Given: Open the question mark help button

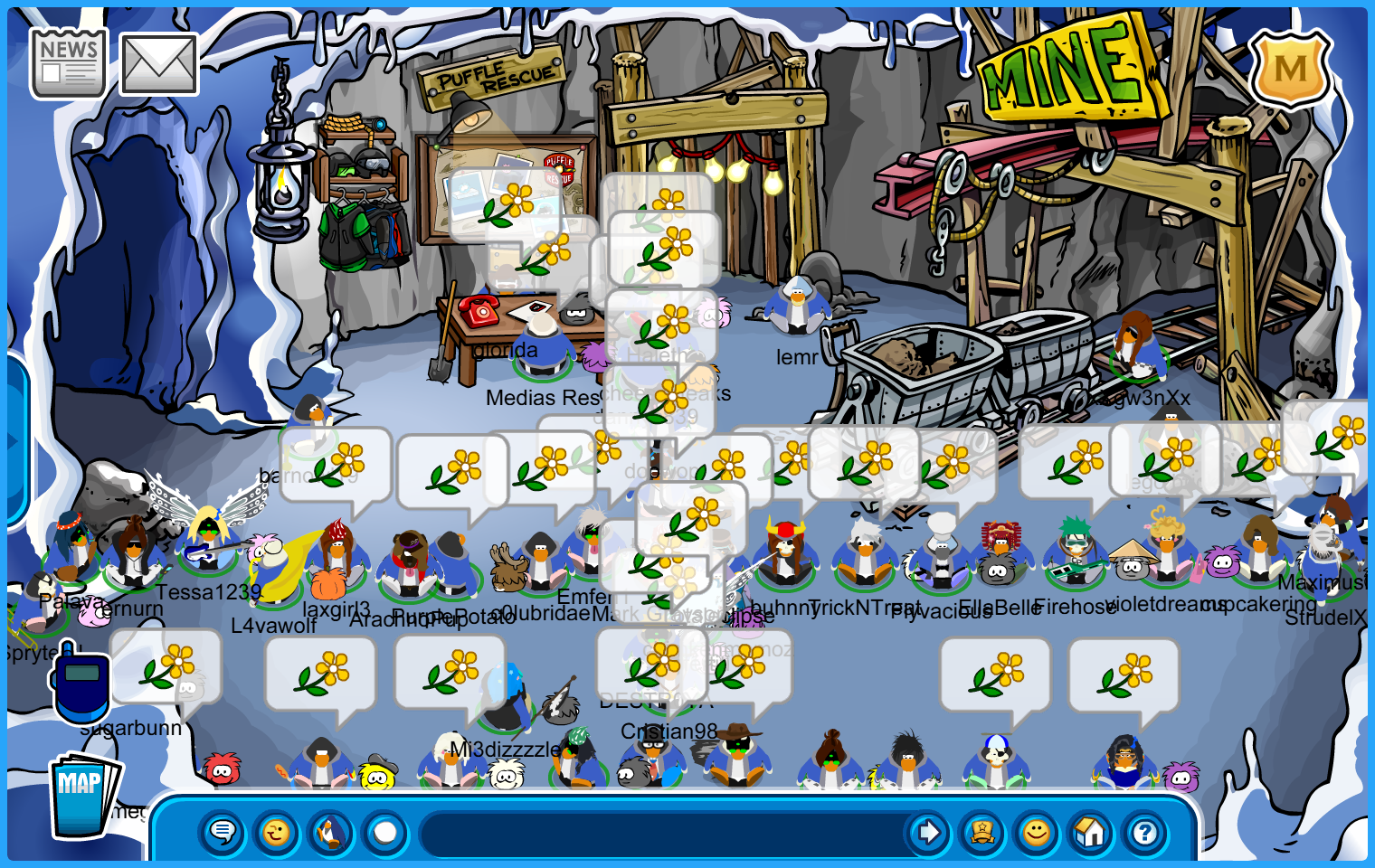Looking at the screenshot, I should (1144, 832).
